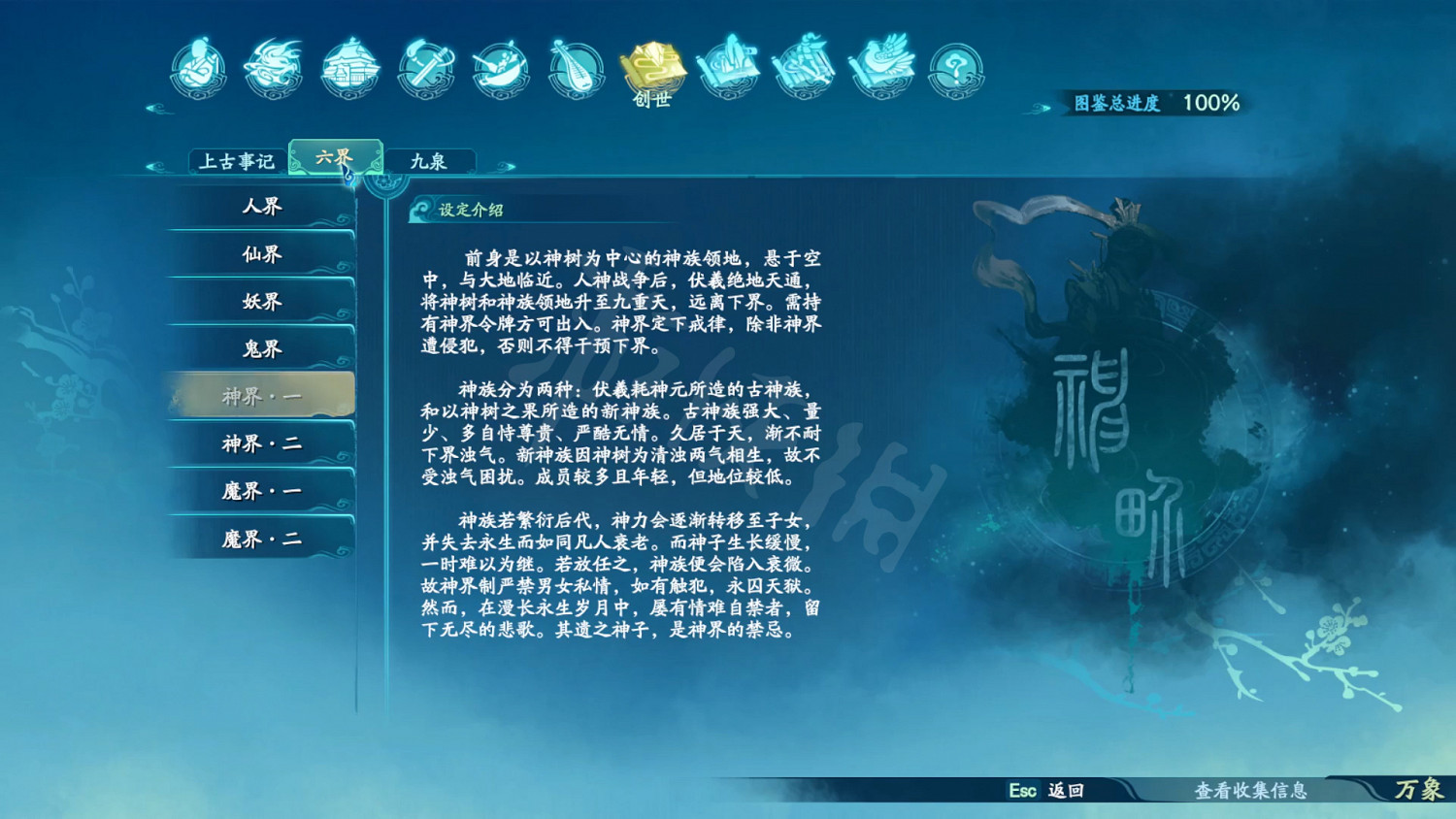Open the architecture compendium icon
This screenshot has width=1456, height=819.
pos(347,66)
